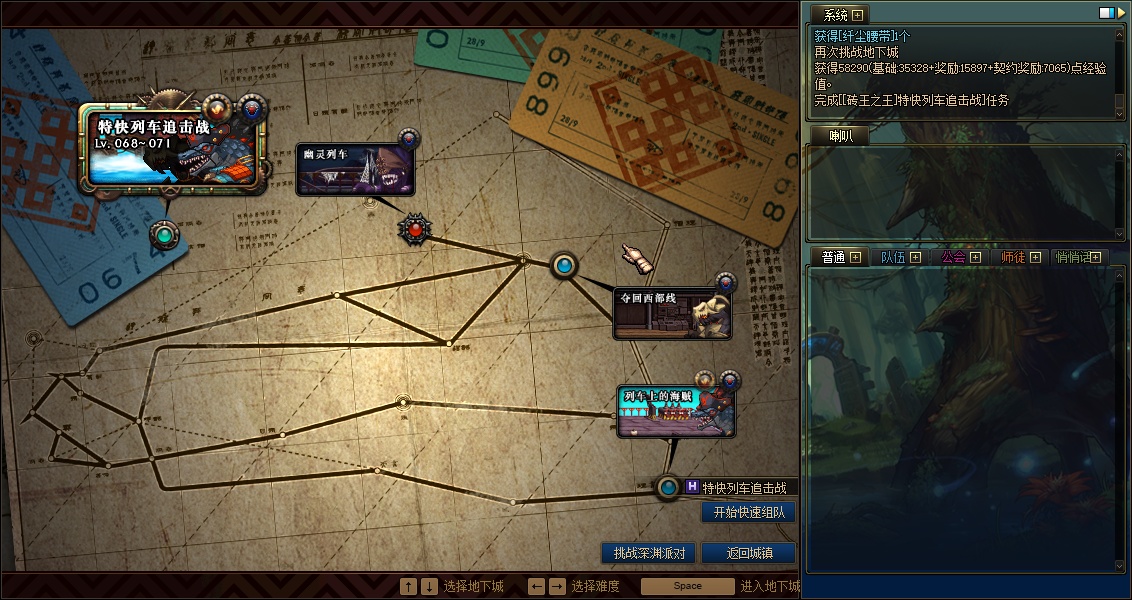This screenshot has height=600, width=1132.
Task: Switch to the 公会 guild chat tab
Action: tap(953, 257)
